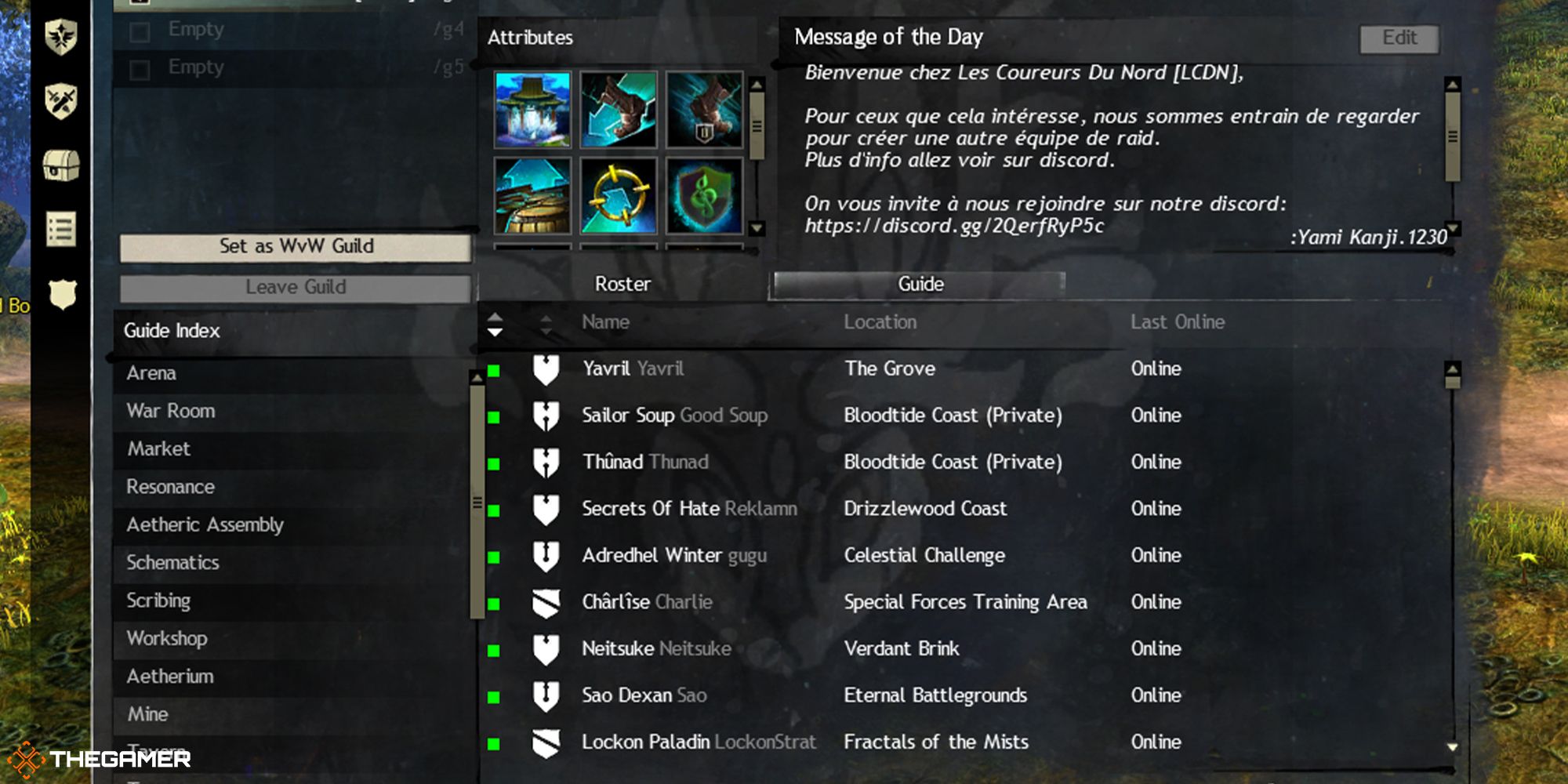Select the green treble clef shield attribute icon

pos(702,196)
